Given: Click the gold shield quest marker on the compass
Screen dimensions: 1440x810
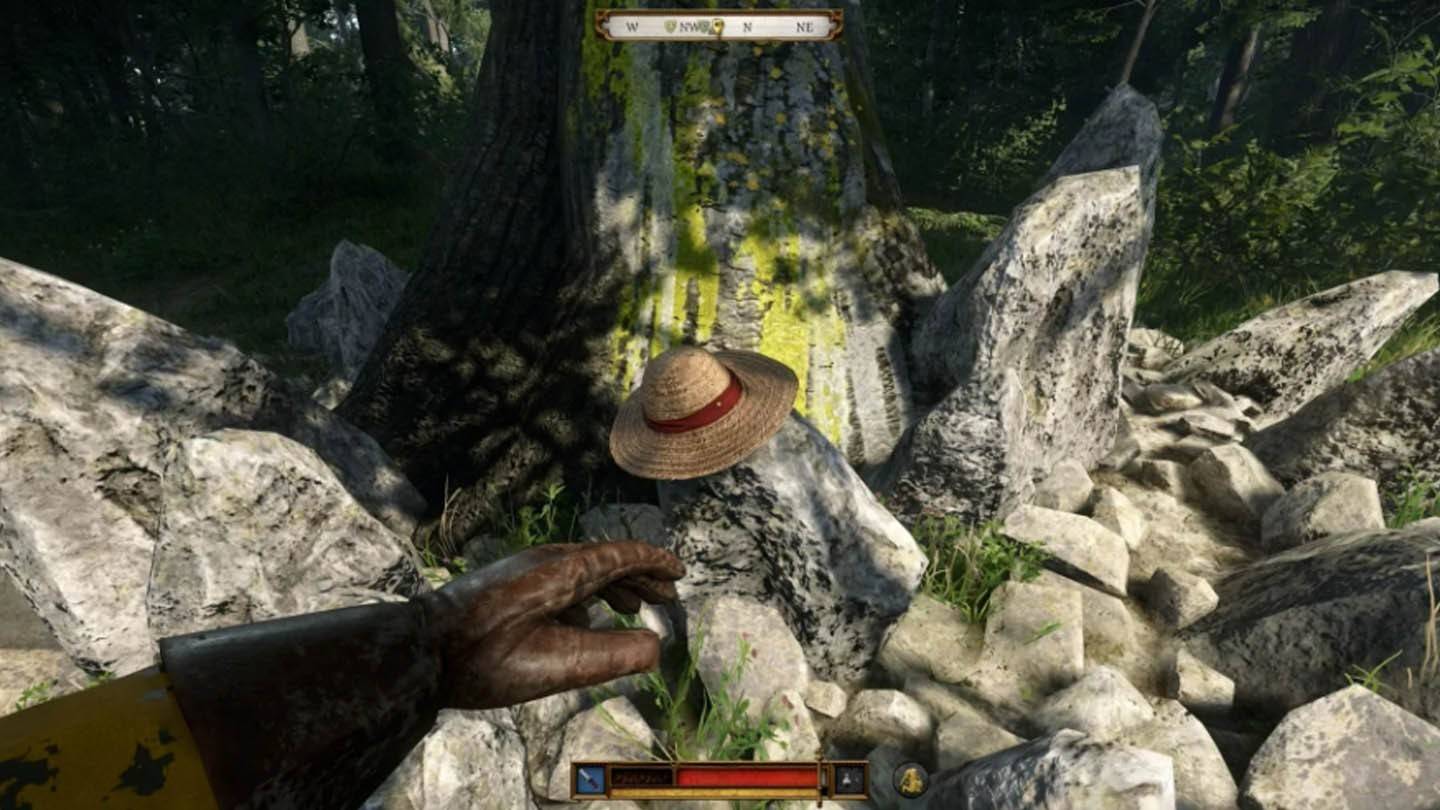Looking at the screenshot, I should [x=716, y=24].
